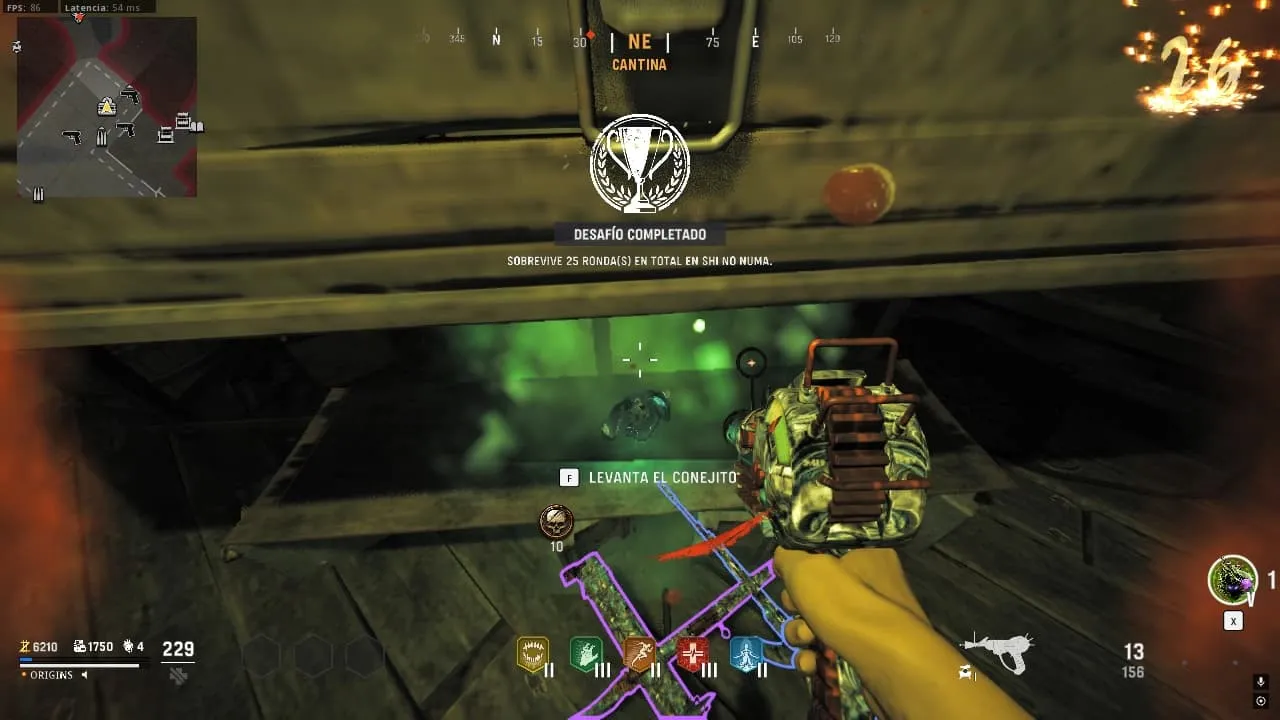The image size is (1280, 720).
Task: Select the green hand perk icon
Action: point(585,654)
